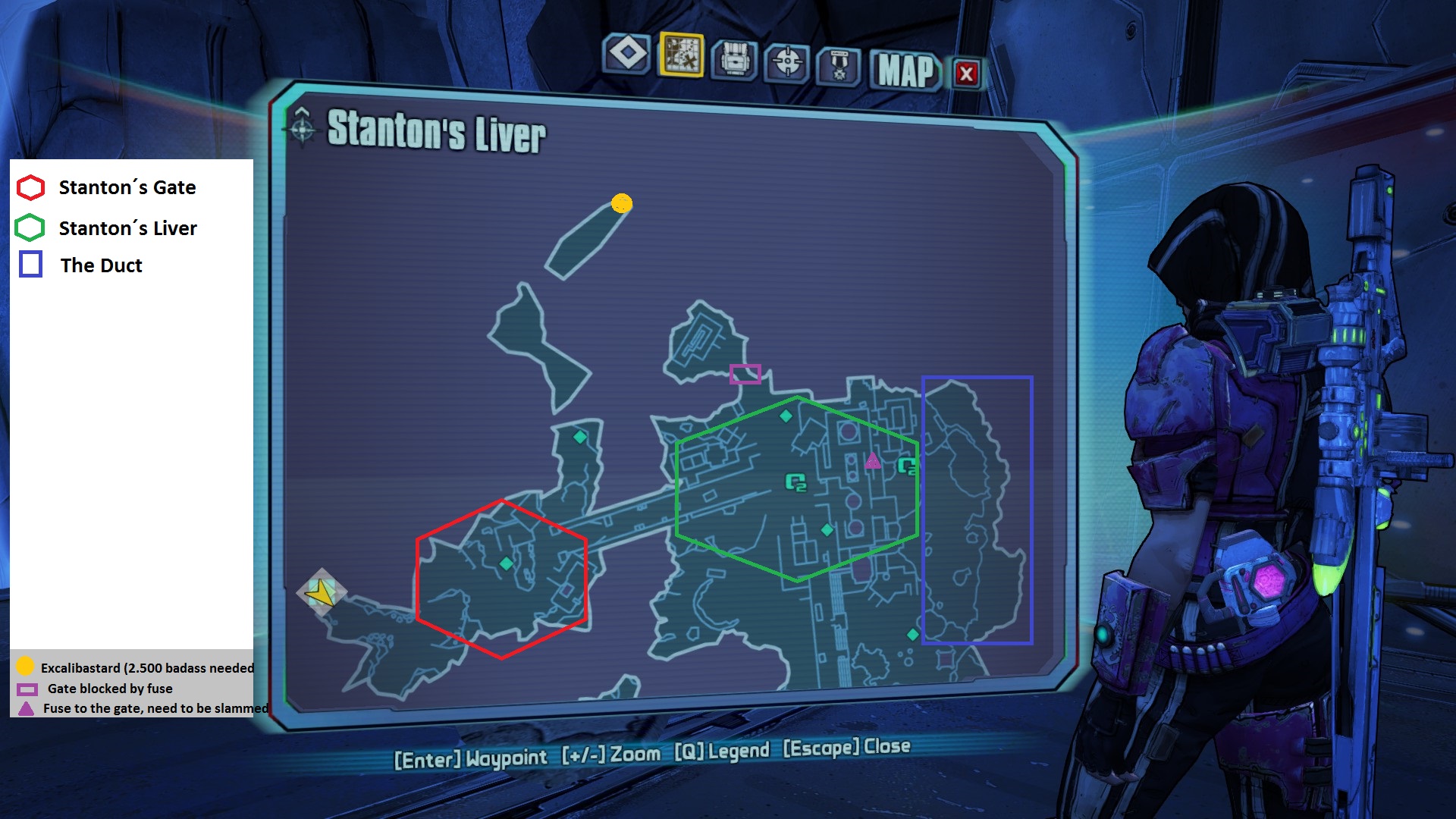
Task: Show the Badass Rank medal tab
Action: pyautogui.click(x=839, y=66)
